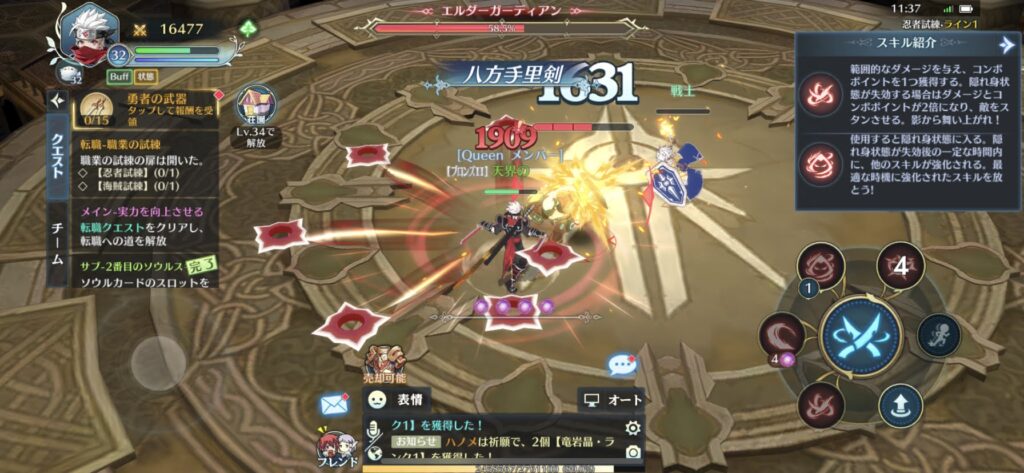Trigger the skill on cooldown showing 4
The width and height of the screenshot is (1024, 473).
[899, 266]
